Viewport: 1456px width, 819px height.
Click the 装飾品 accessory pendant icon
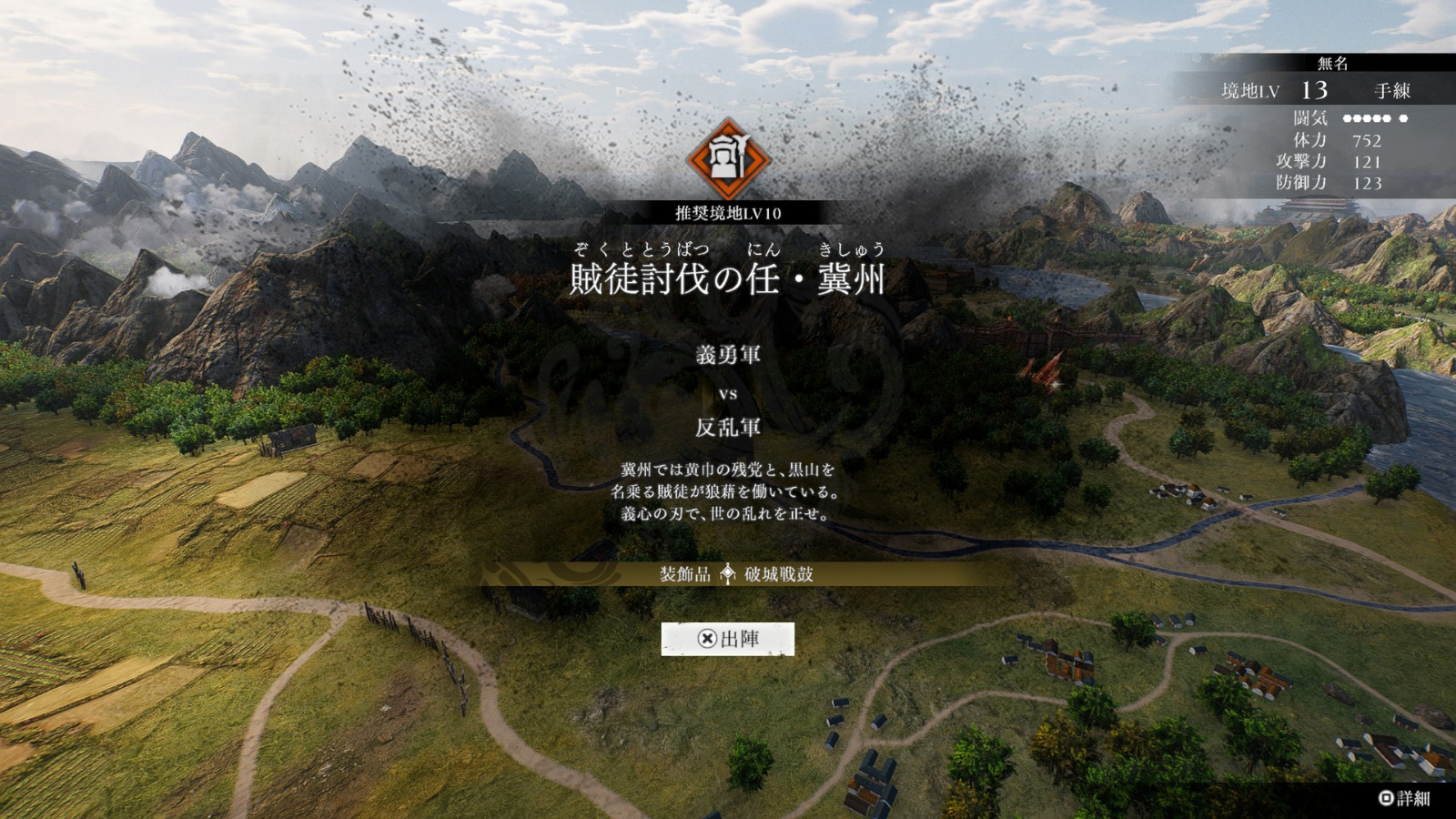tap(726, 574)
